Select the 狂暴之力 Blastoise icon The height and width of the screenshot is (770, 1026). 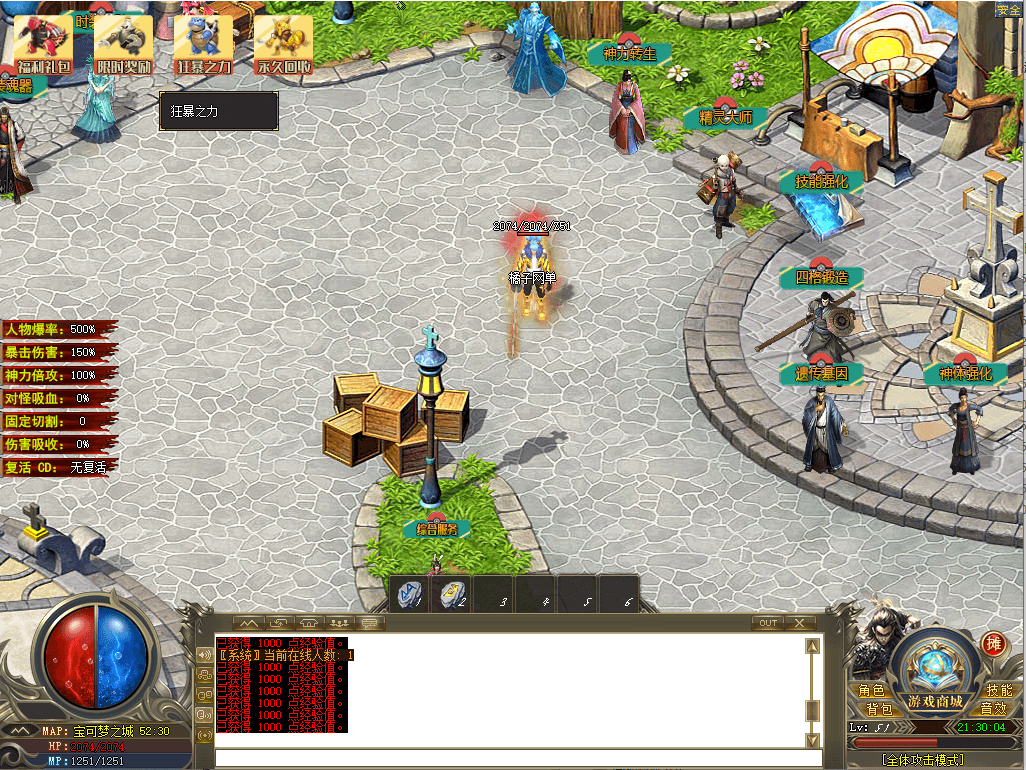[204, 45]
